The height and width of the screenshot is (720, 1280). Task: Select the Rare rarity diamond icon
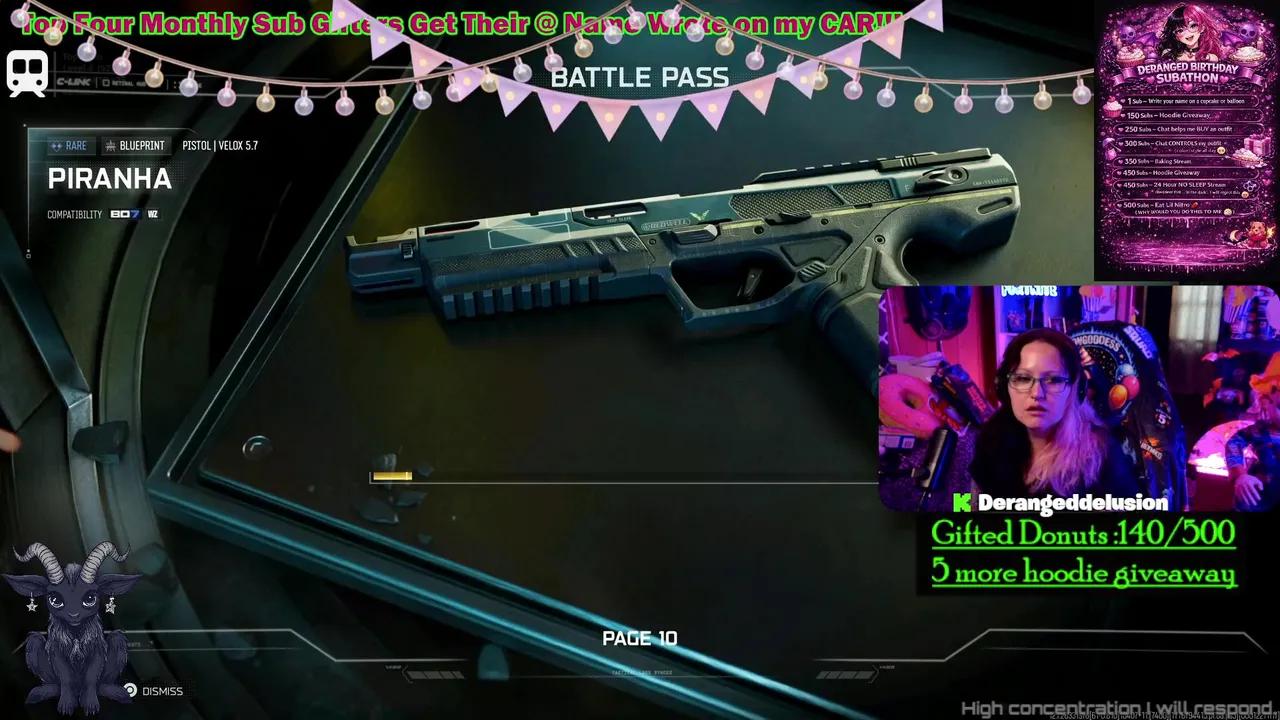point(56,145)
